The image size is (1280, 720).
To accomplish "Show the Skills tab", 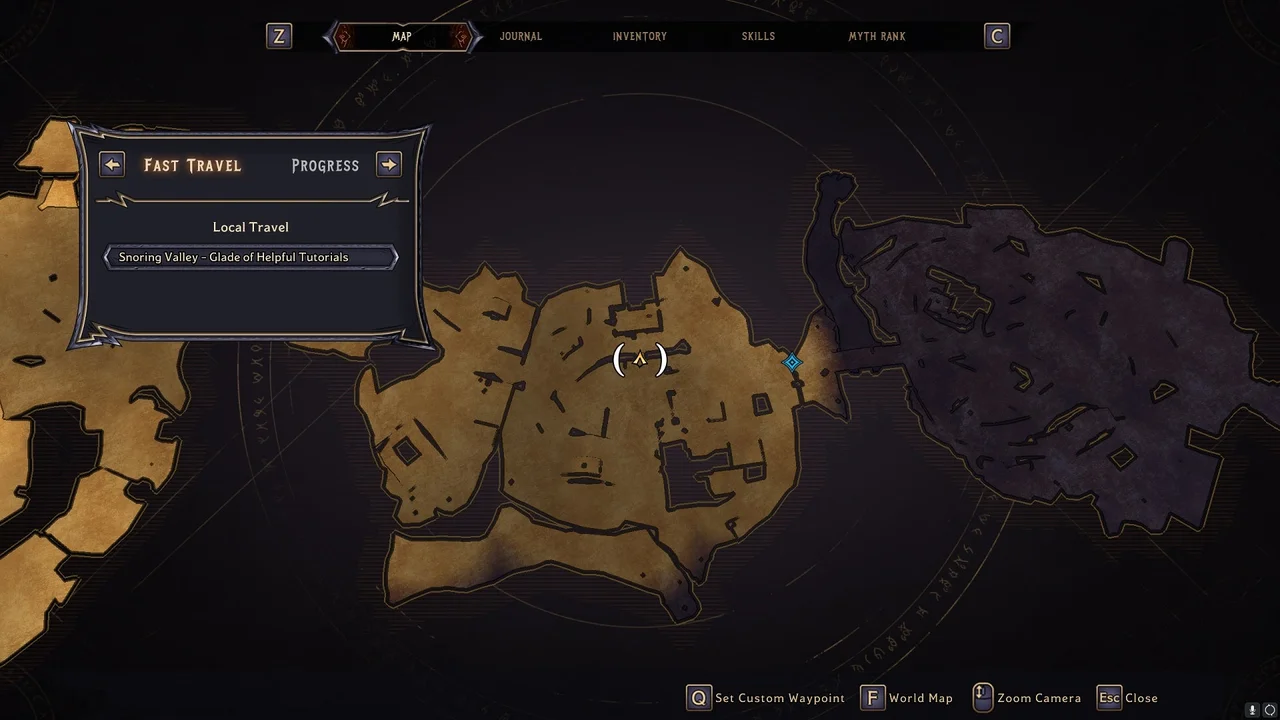I will (758, 37).
